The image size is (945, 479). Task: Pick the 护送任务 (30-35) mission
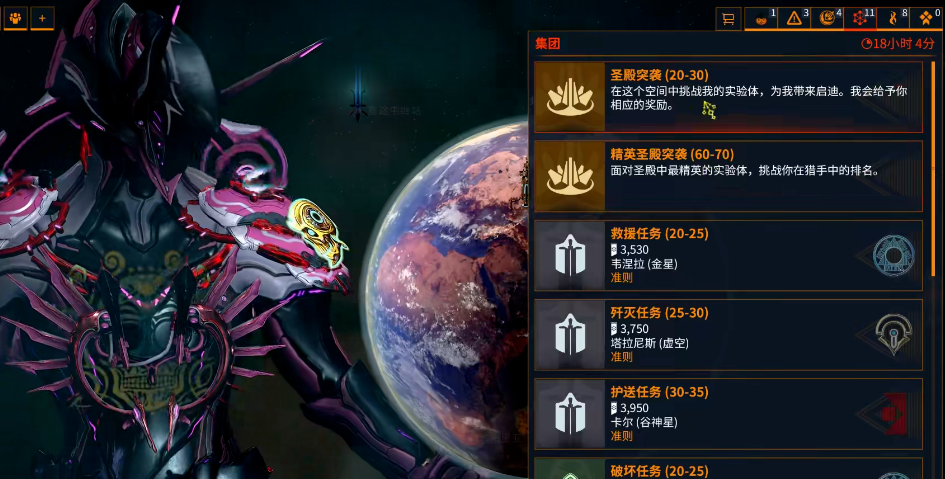tap(728, 413)
